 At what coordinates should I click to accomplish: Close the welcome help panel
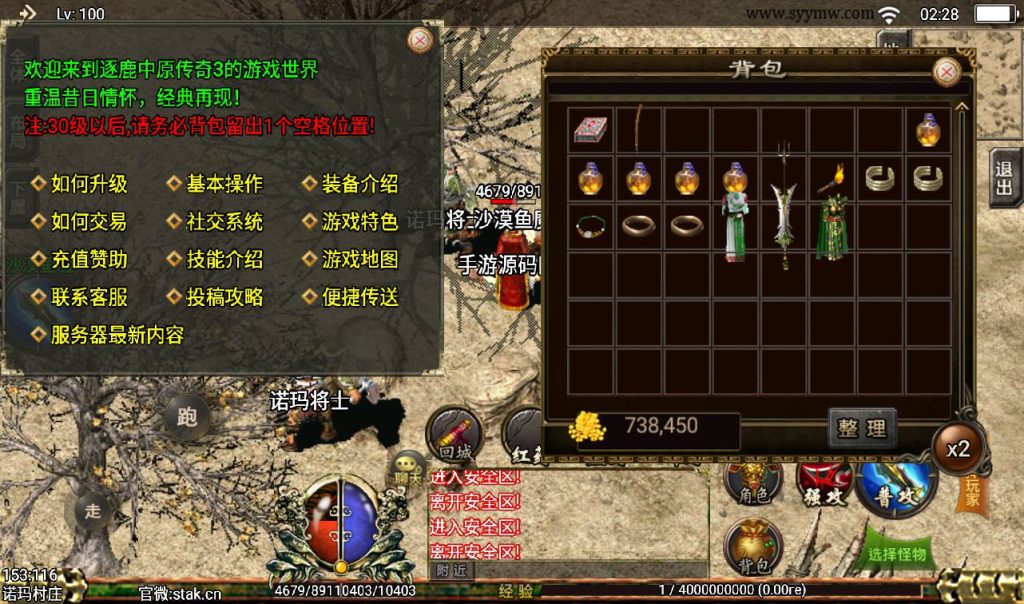[x=421, y=40]
